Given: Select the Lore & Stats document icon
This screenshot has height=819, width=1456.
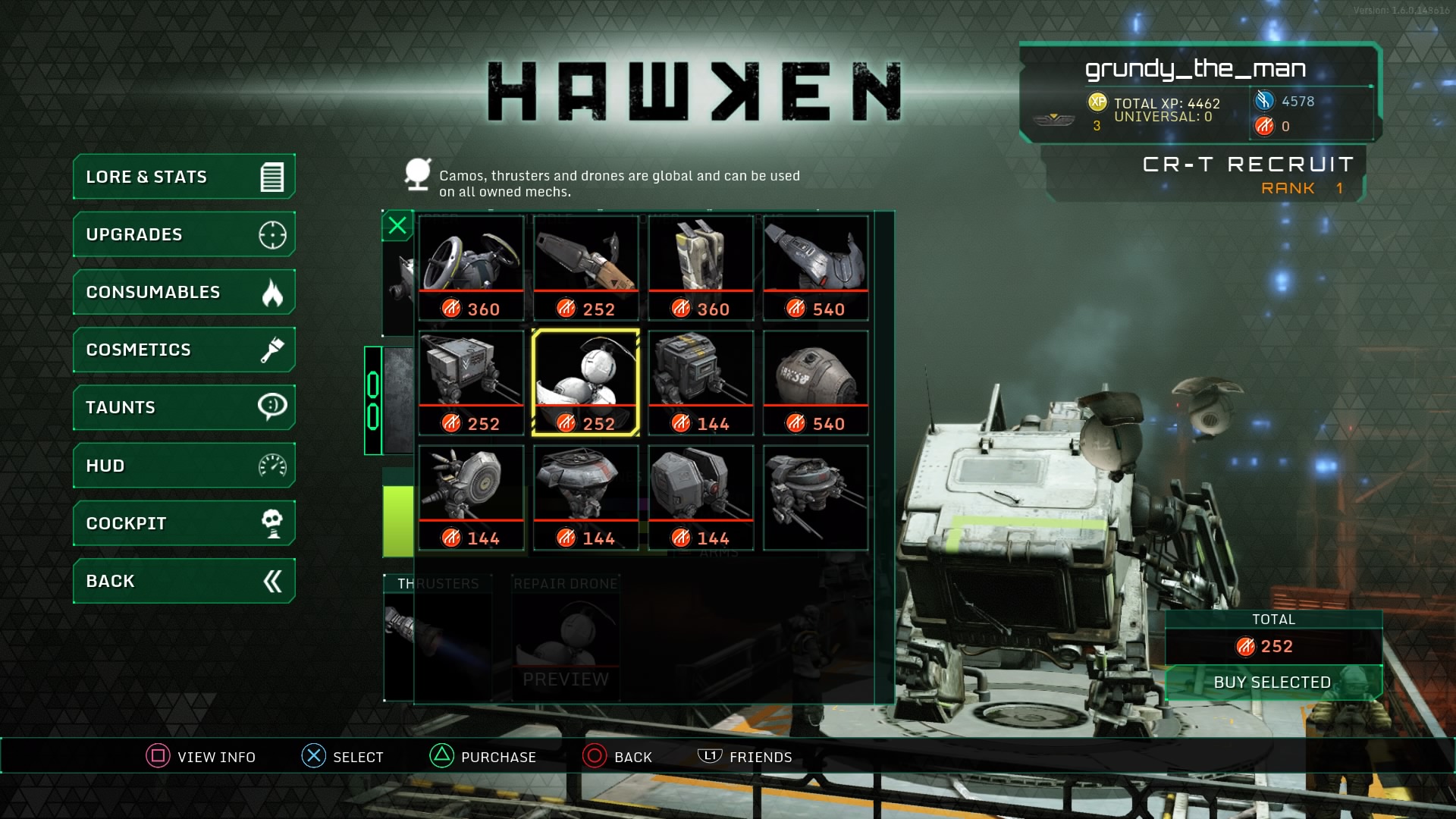Looking at the screenshot, I should [273, 177].
